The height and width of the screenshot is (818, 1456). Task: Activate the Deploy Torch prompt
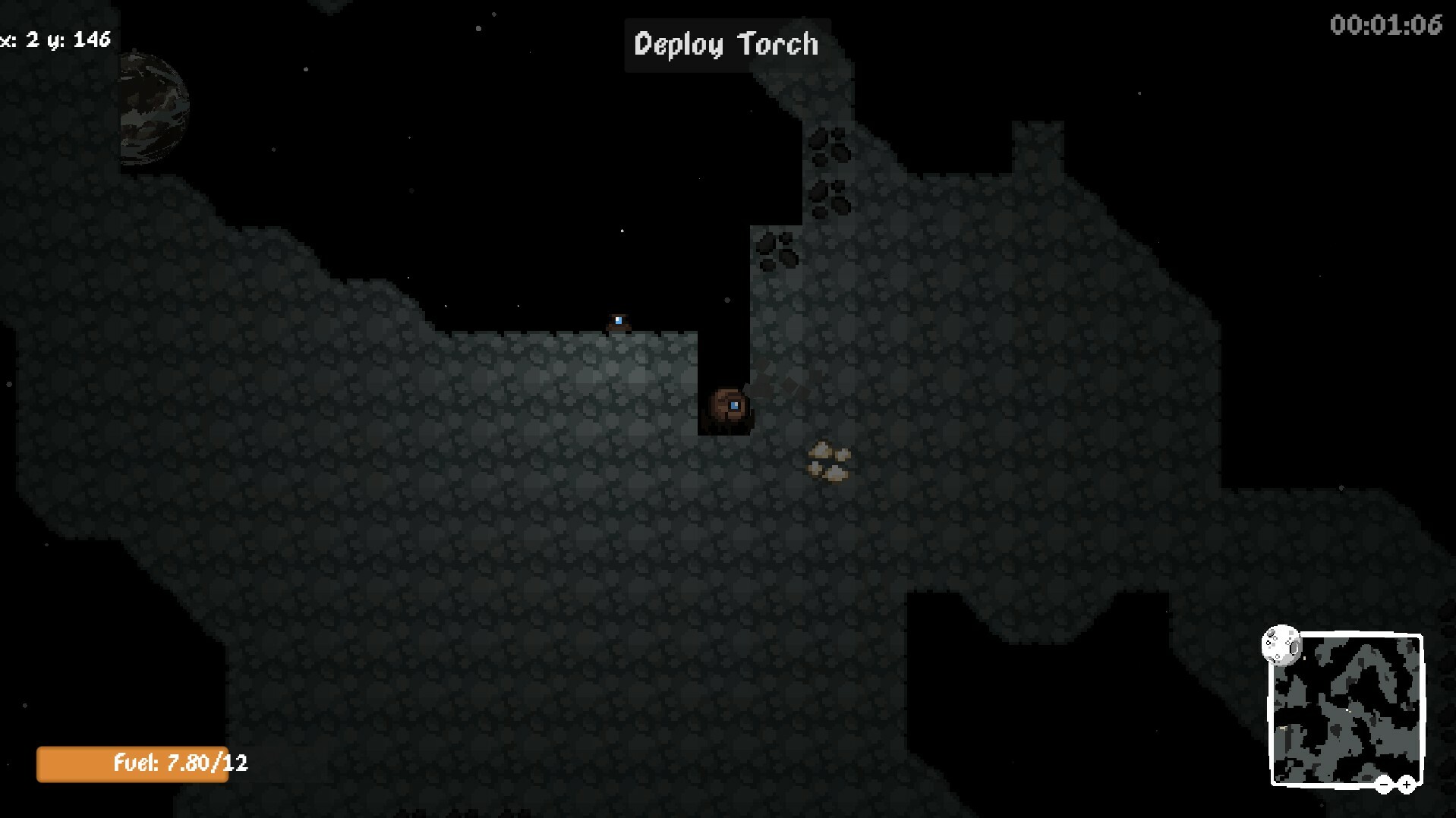point(726,44)
